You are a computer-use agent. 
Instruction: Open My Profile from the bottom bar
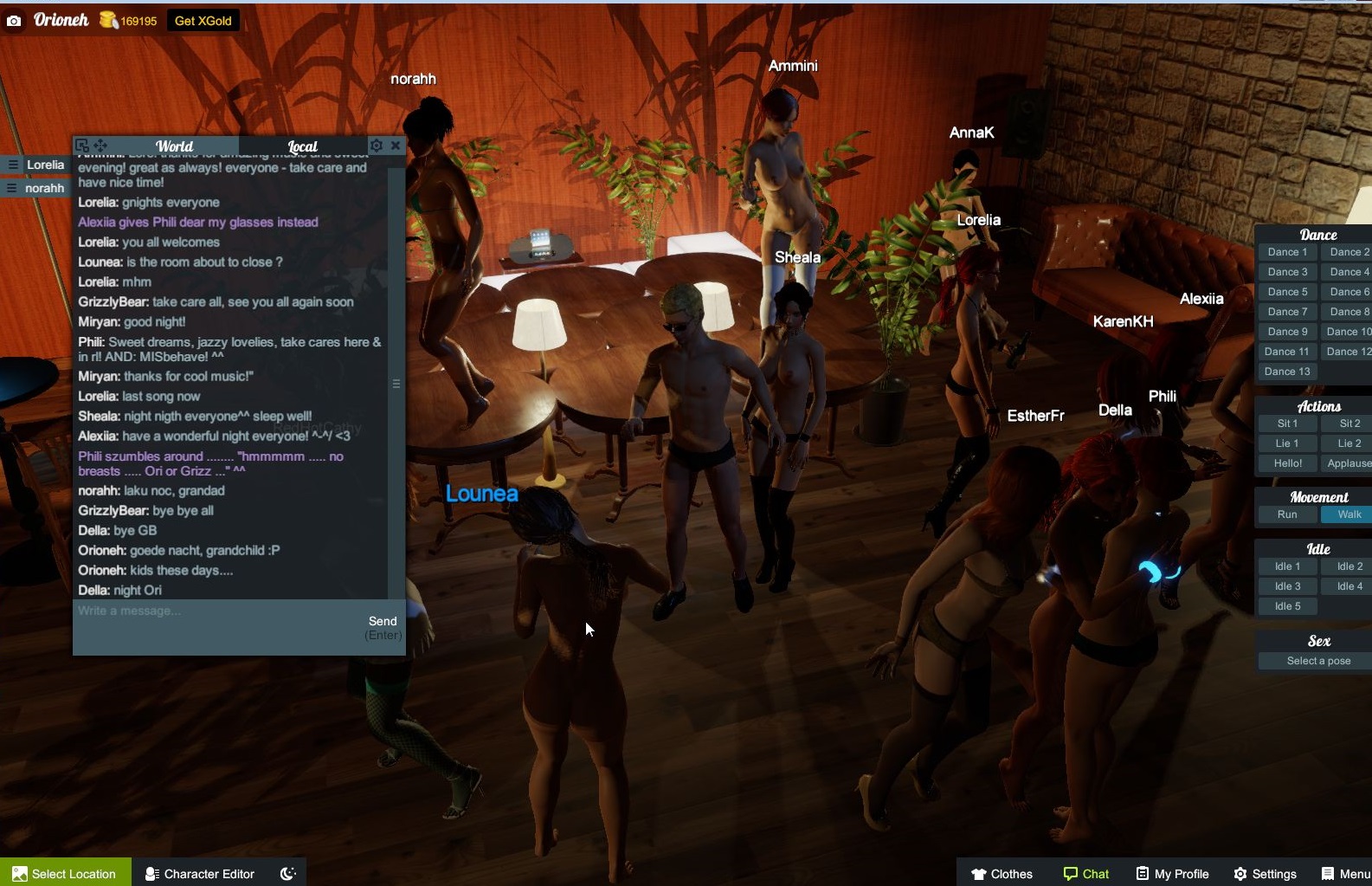(x=1172, y=873)
